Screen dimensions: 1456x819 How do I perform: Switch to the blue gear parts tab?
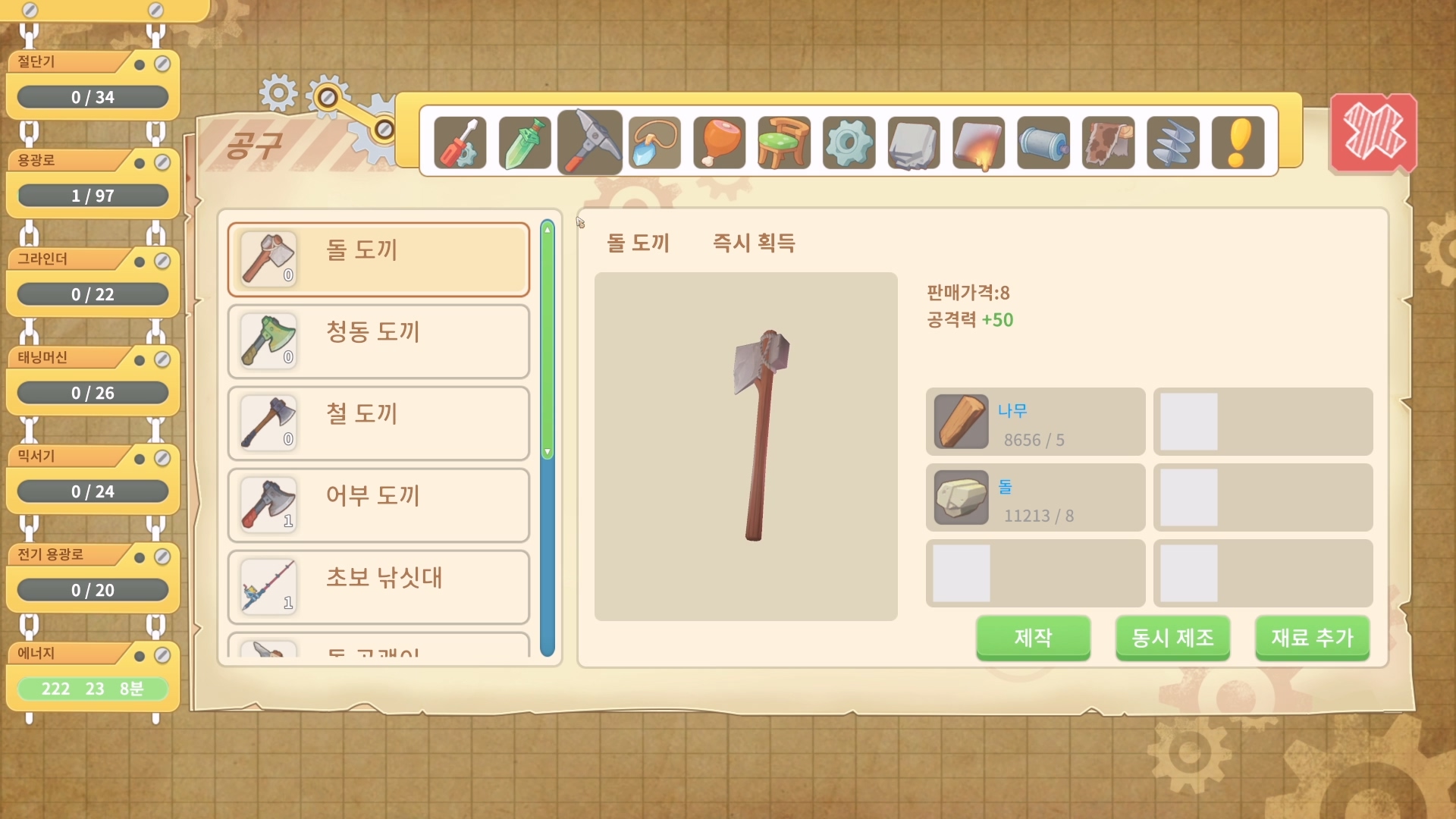tap(849, 143)
